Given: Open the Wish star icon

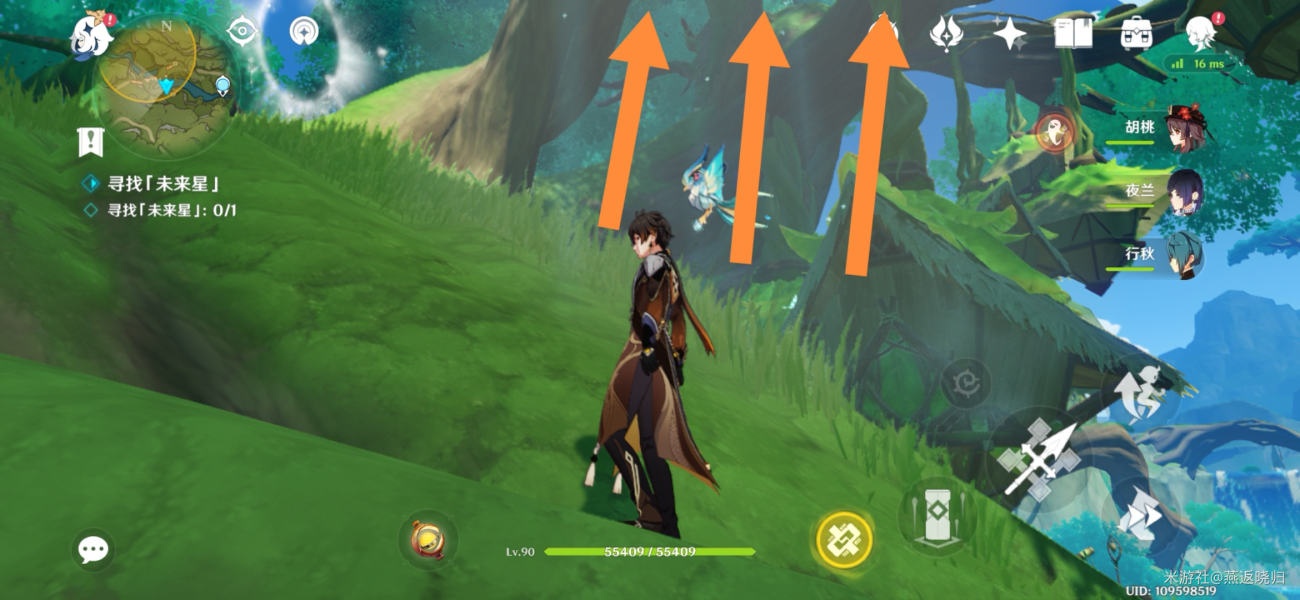Looking at the screenshot, I should pyautogui.click(x=1009, y=33).
